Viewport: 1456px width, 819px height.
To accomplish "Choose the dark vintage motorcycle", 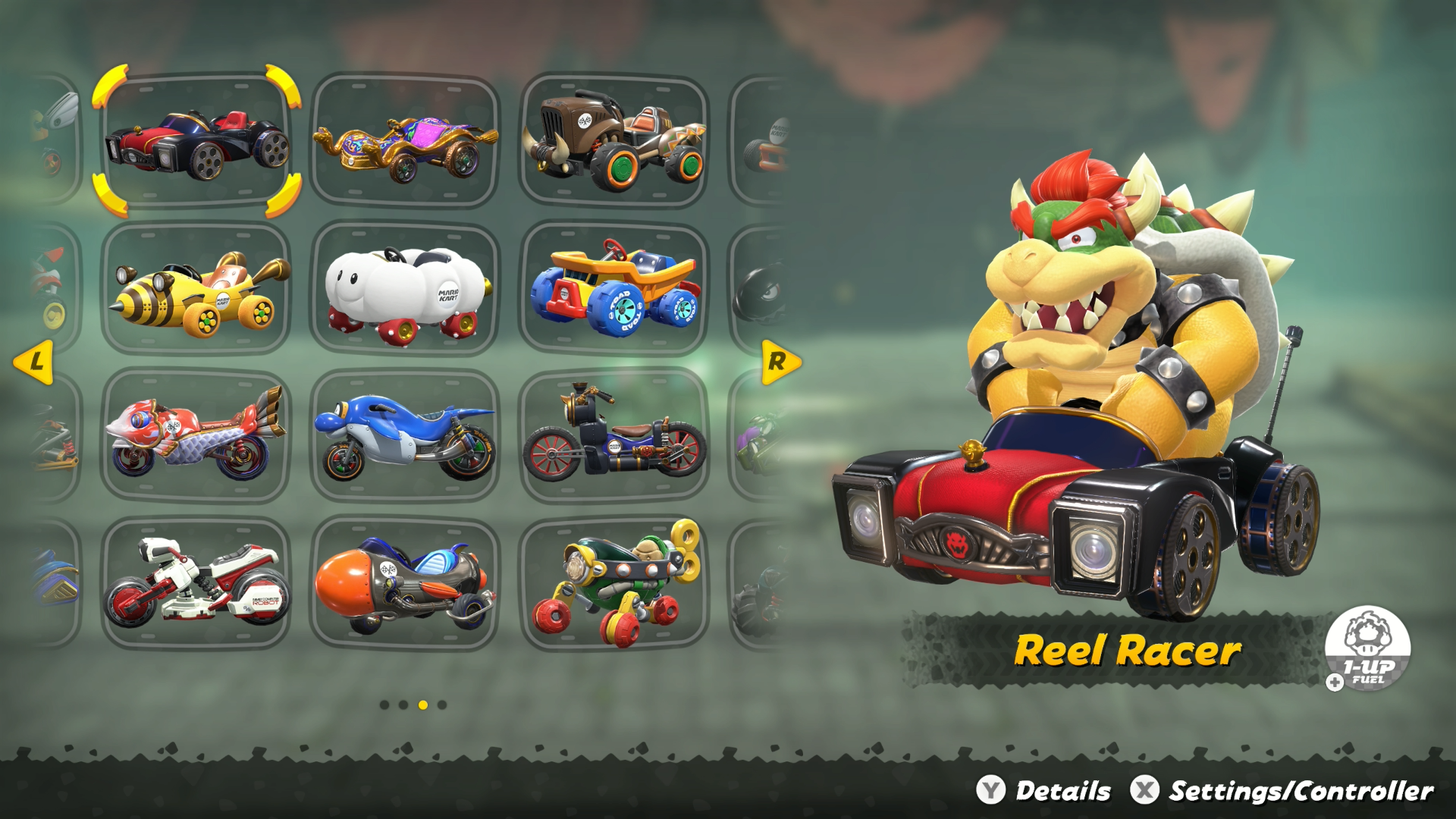I will coord(614,436).
